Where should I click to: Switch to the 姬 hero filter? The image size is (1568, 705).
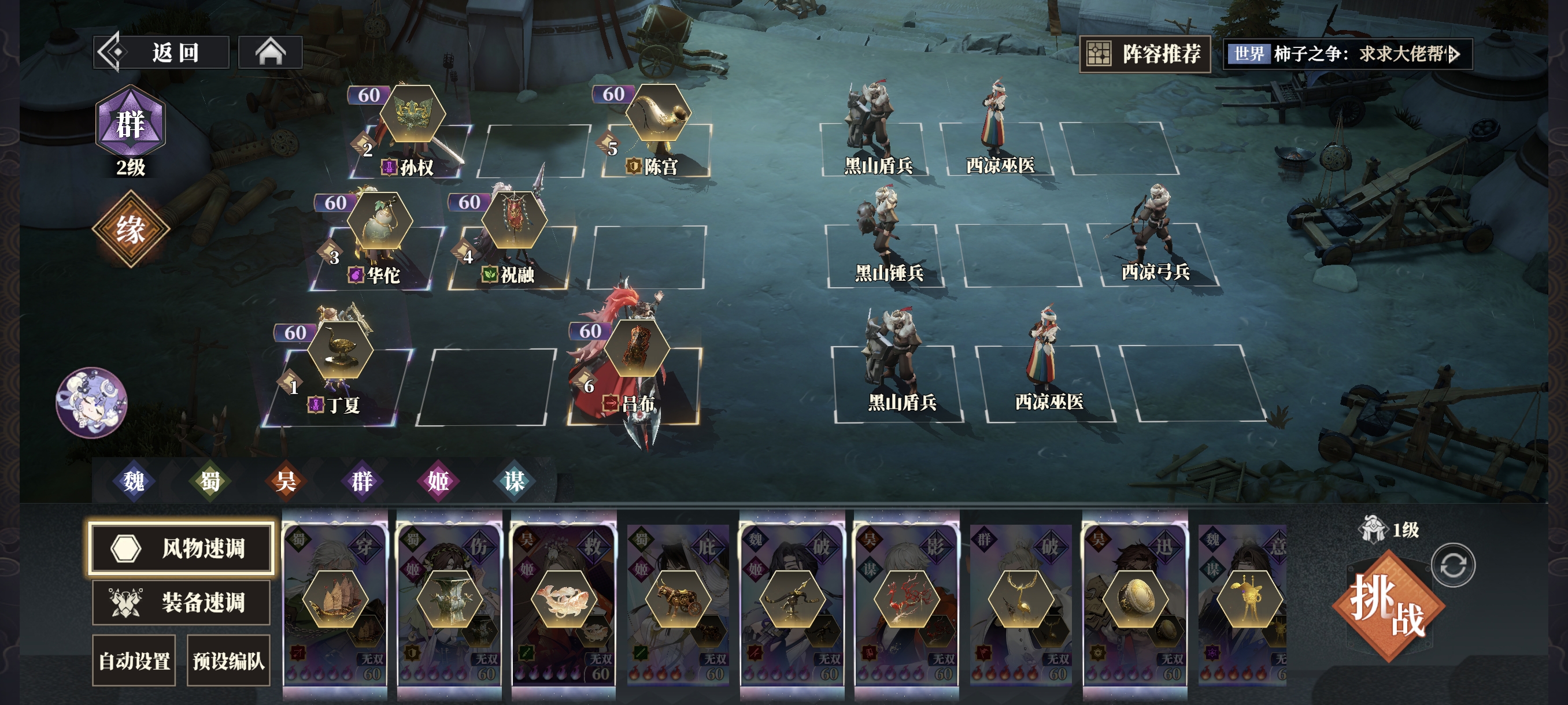pos(438,481)
